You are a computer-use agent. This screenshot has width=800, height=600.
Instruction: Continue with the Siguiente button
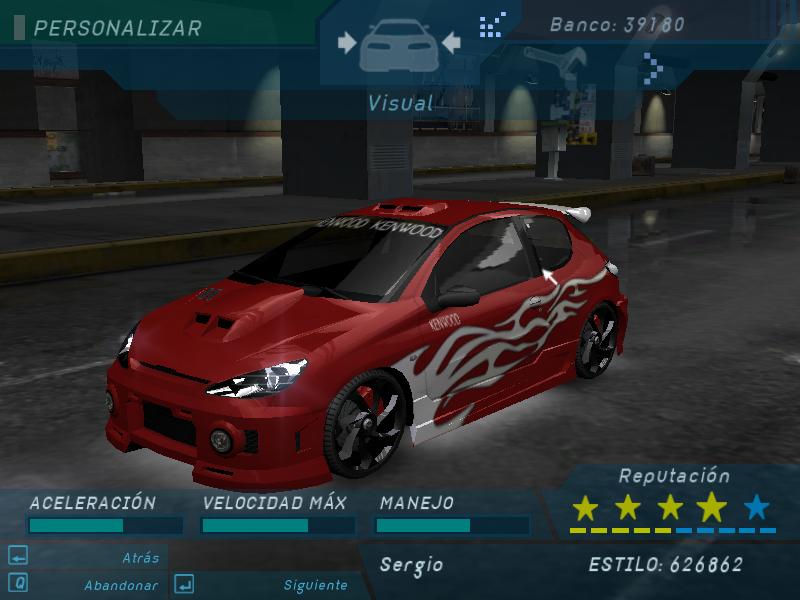click(315, 585)
